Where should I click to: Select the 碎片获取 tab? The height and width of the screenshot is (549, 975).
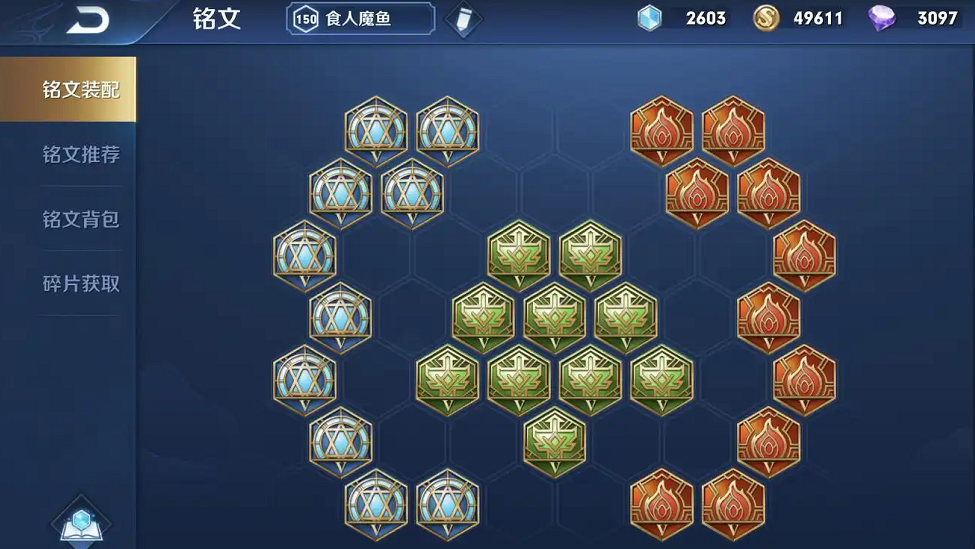point(80,284)
